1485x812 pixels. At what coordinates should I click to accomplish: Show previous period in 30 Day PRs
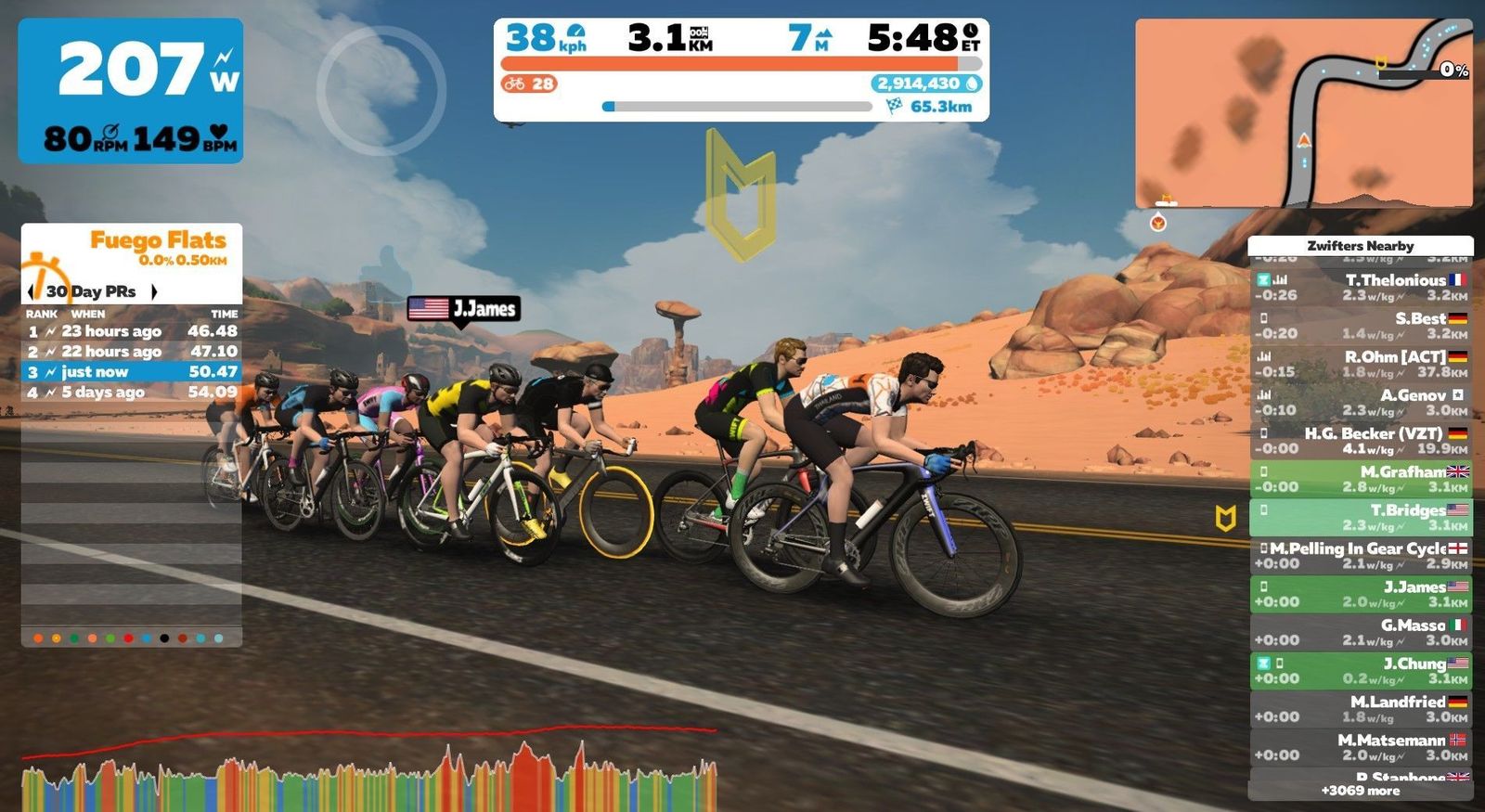tap(32, 291)
